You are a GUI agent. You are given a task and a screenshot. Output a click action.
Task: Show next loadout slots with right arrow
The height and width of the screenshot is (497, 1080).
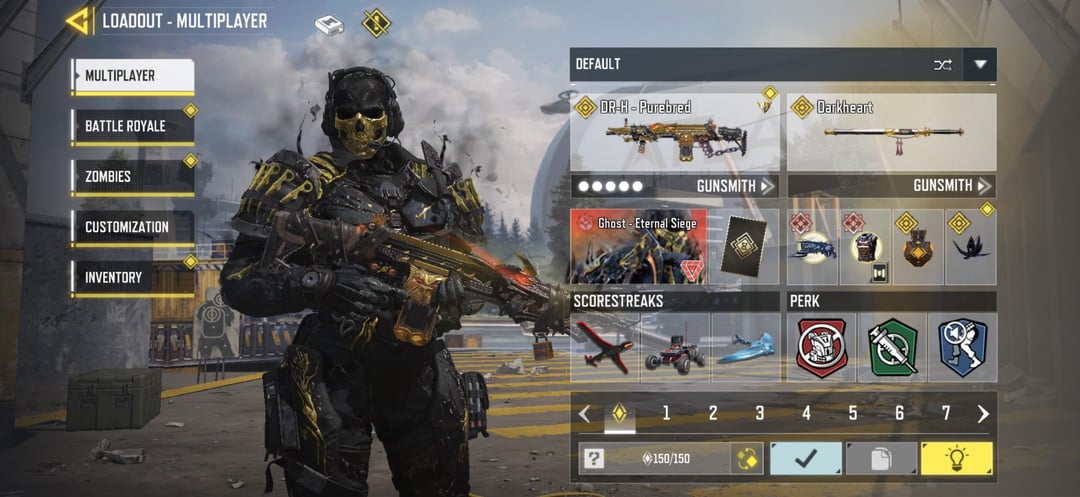click(x=983, y=413)
